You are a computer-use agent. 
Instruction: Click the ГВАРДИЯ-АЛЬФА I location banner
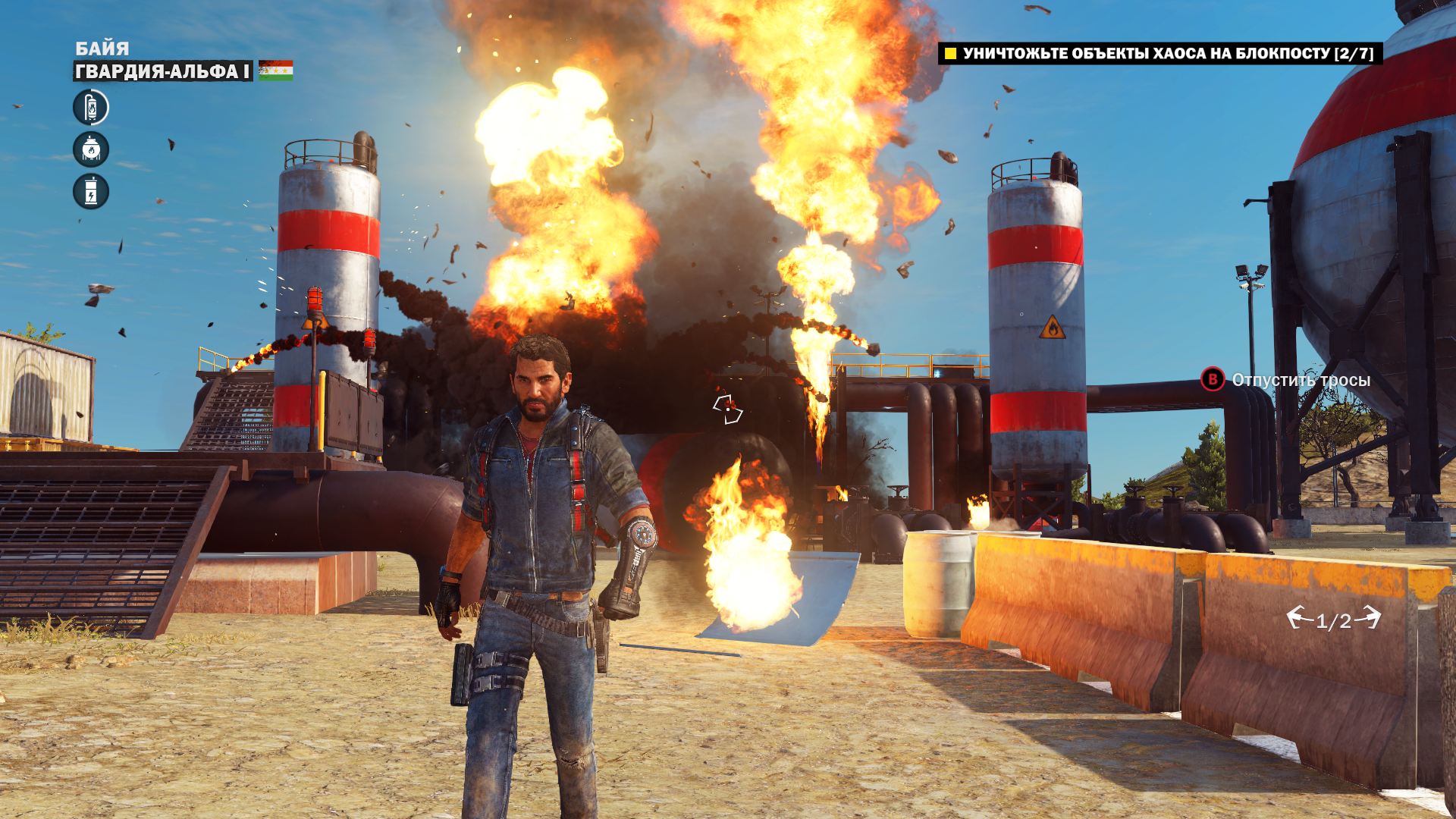point(163,71)
